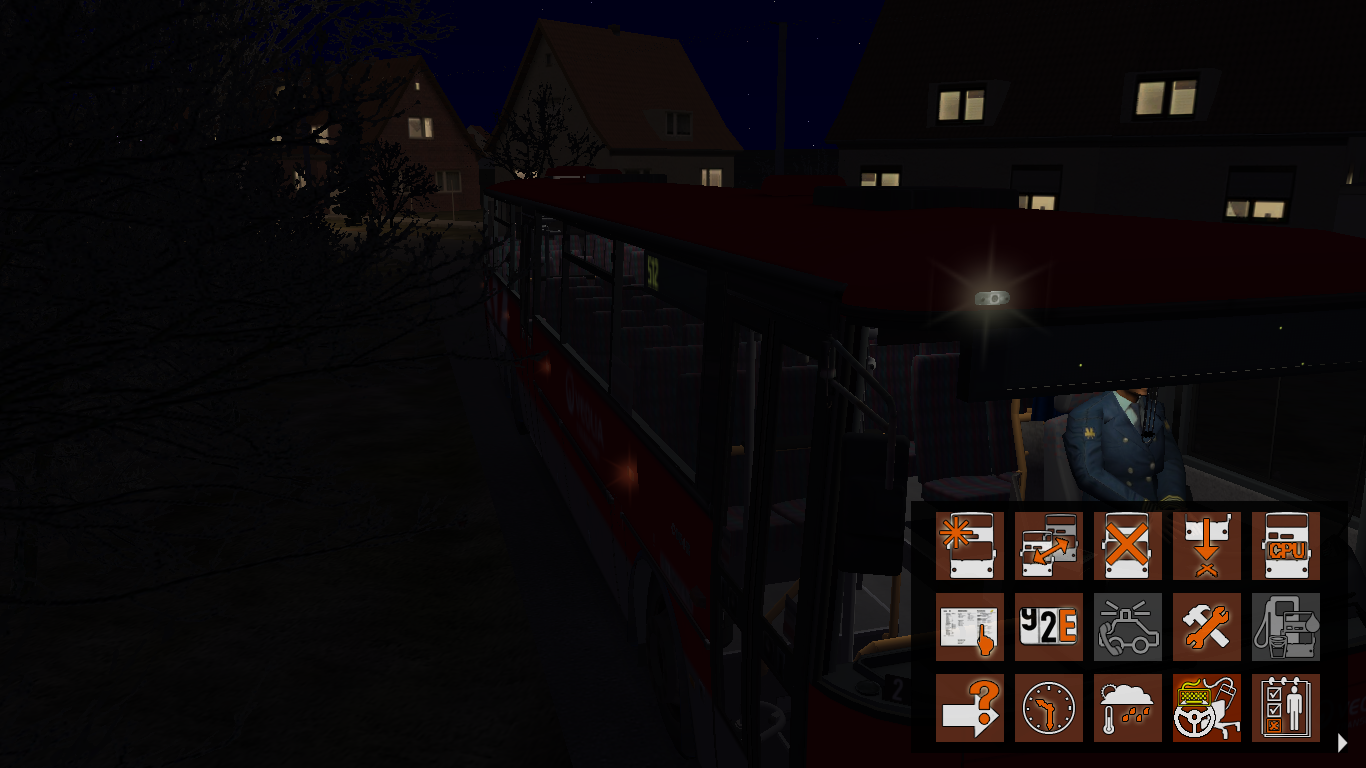
Task: Choose the arrow with question mark icon
Action: 970,708
